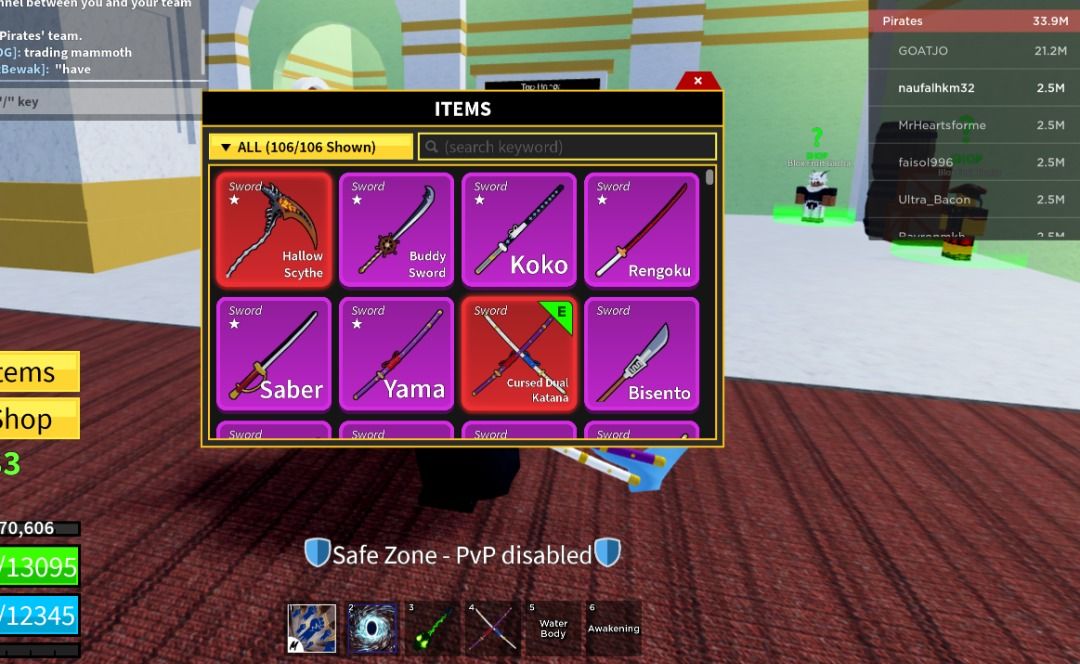Click the items list scrollbar
The height and width of the screenshot is (664, 1080).
click(710, 178)
